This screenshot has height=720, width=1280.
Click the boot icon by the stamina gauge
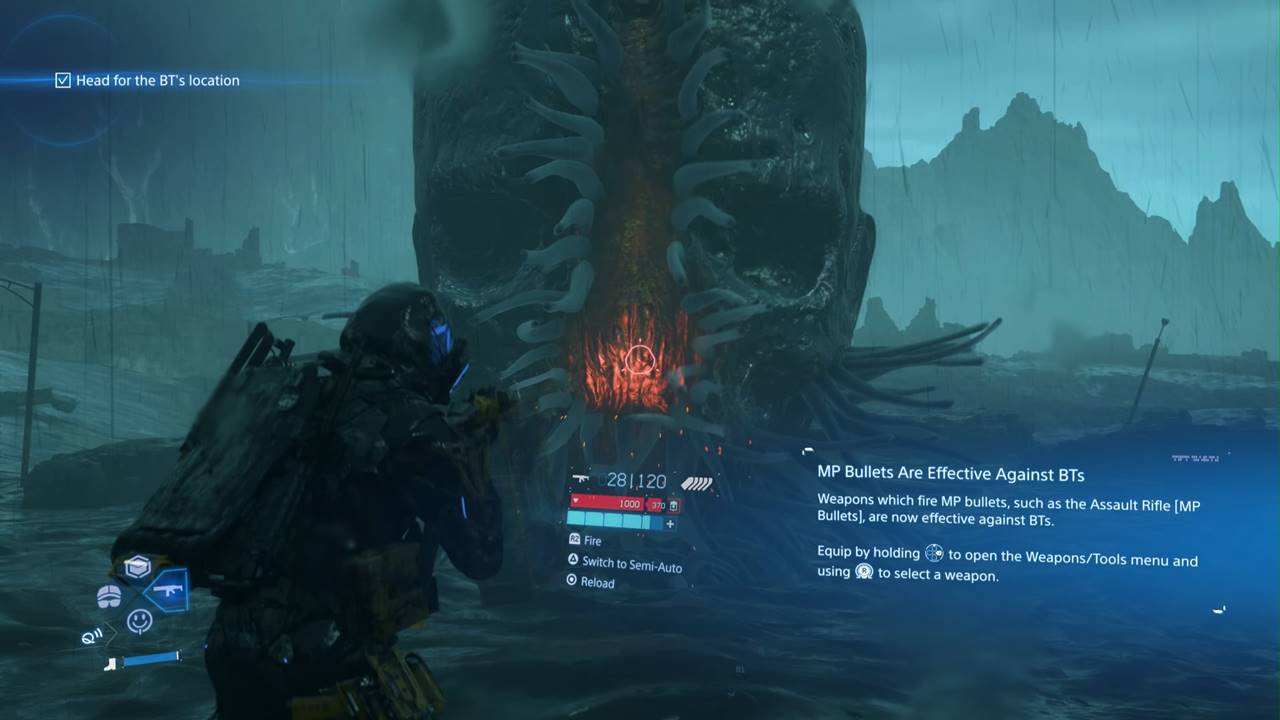tap(110, 662)
